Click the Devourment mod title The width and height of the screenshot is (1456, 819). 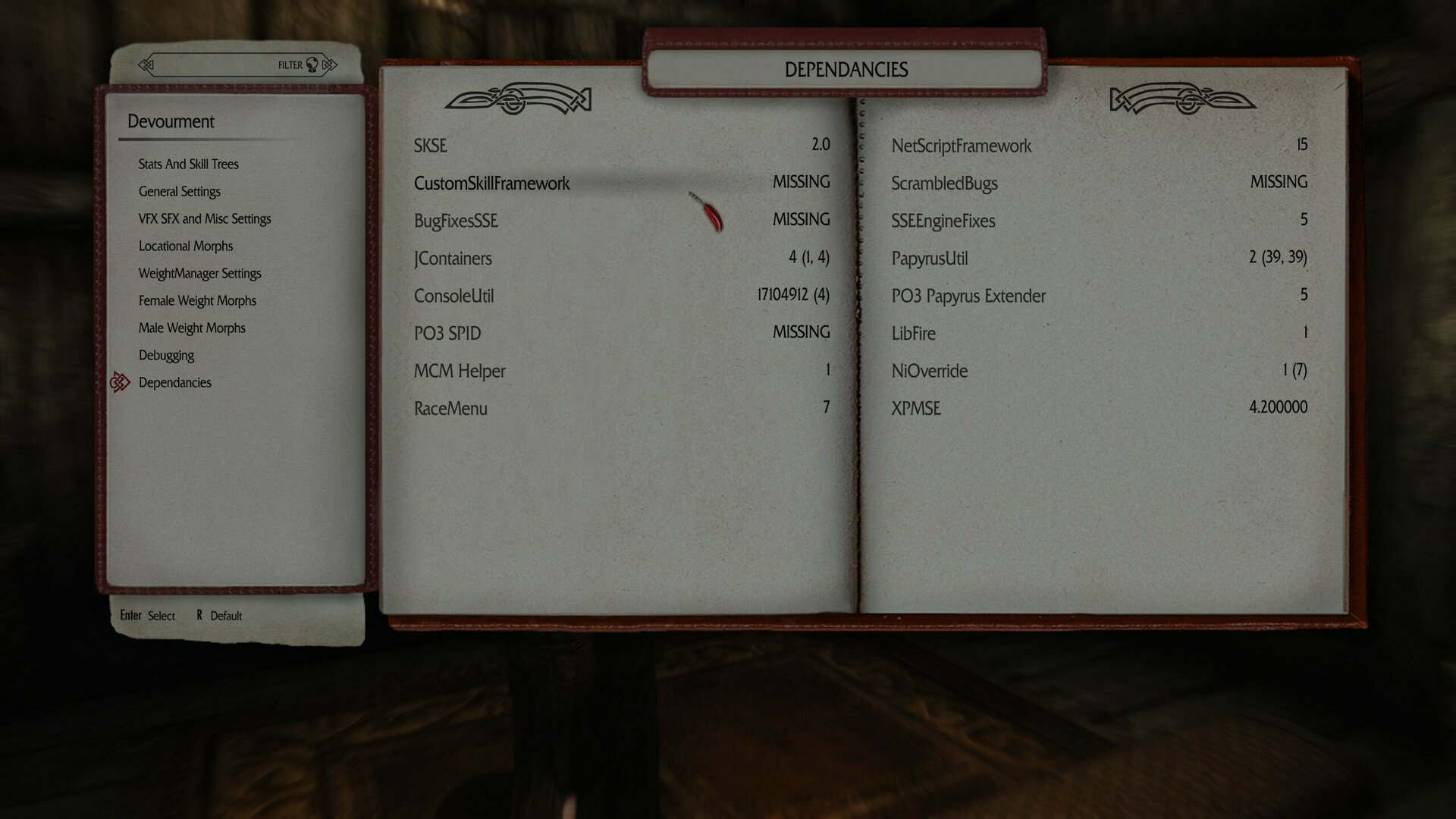[x=171, y=121]
